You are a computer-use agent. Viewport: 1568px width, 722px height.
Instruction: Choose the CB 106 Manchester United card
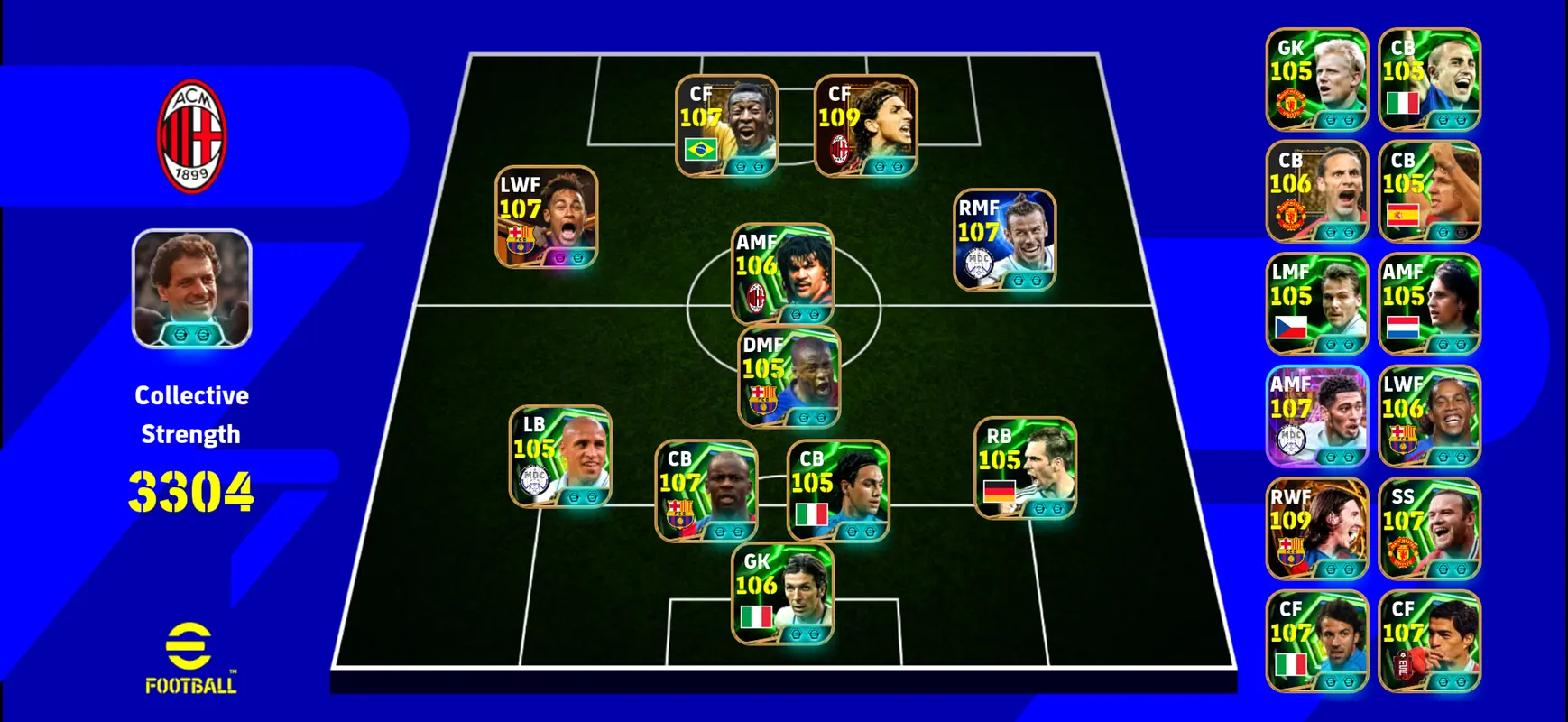pyautogui.click(x=1316, y=191)
